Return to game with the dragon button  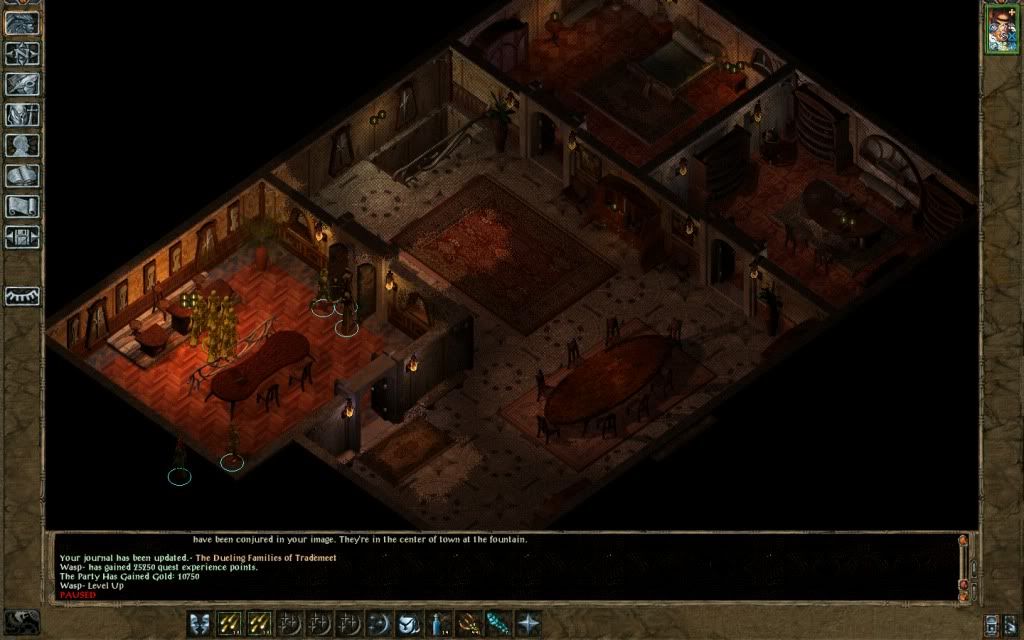point(22,23)
